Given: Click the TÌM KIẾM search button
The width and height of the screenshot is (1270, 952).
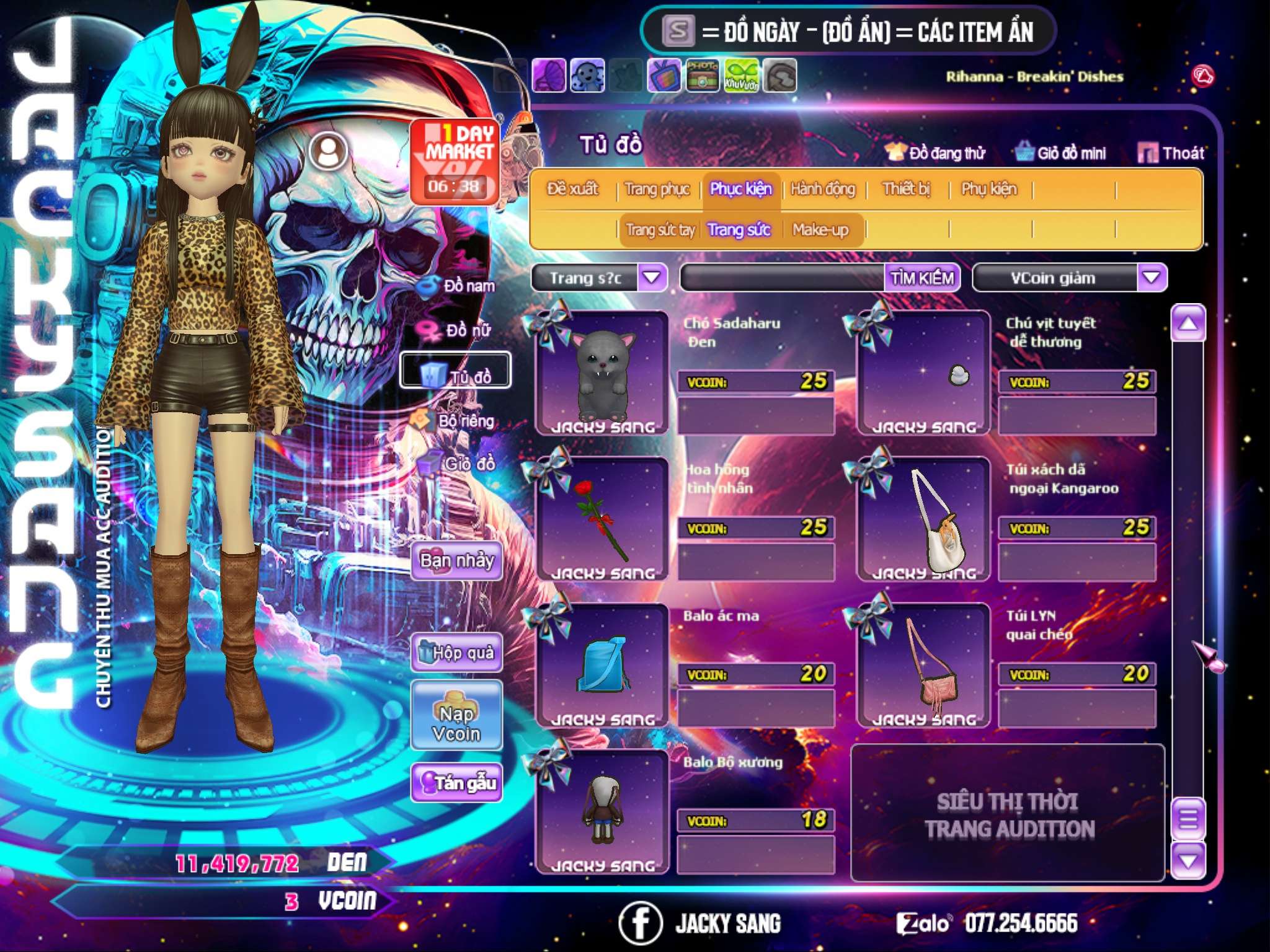Looking at the screenshot, I should pos(921,278).
